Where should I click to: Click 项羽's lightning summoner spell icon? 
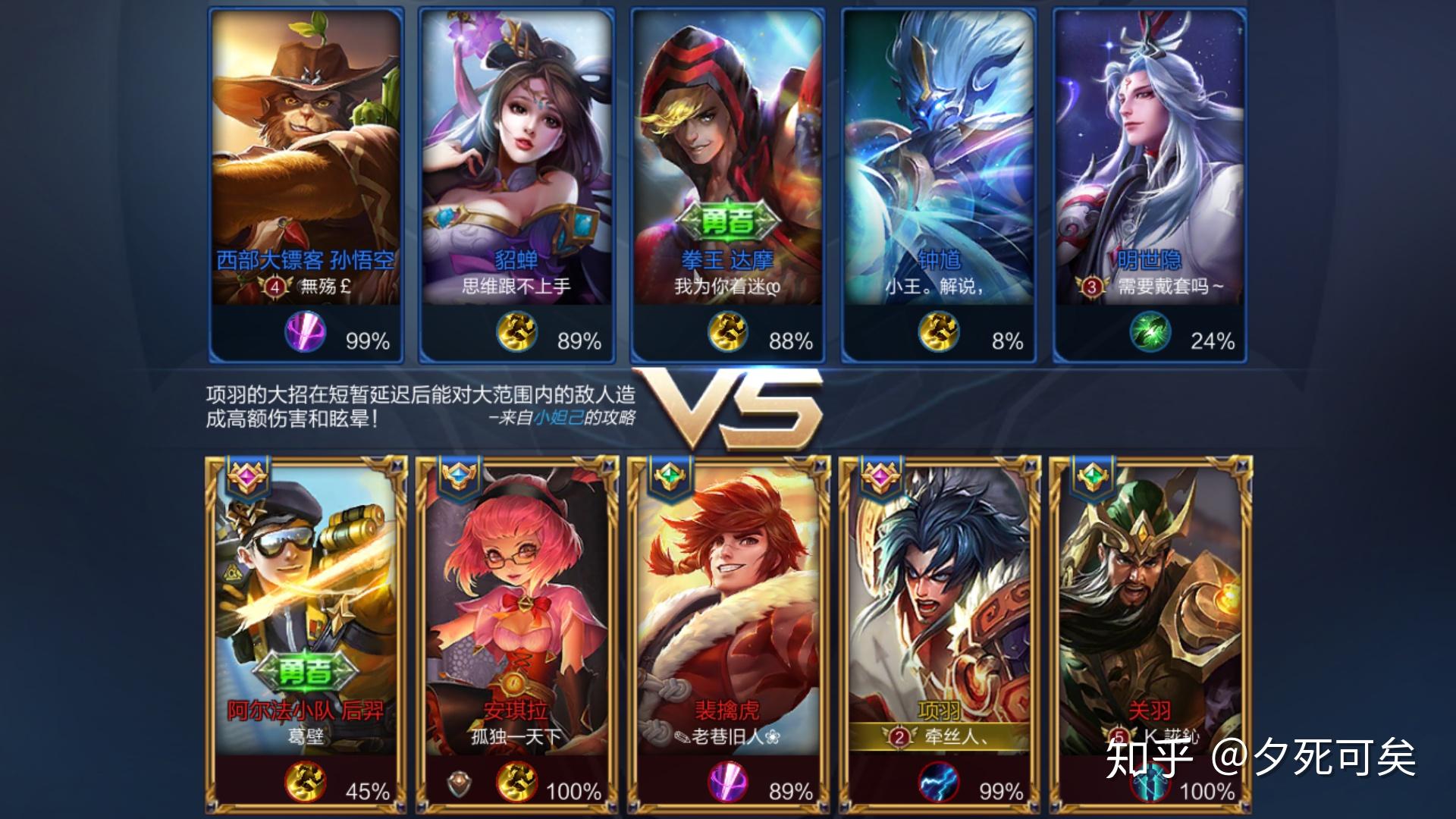[938, 783]
